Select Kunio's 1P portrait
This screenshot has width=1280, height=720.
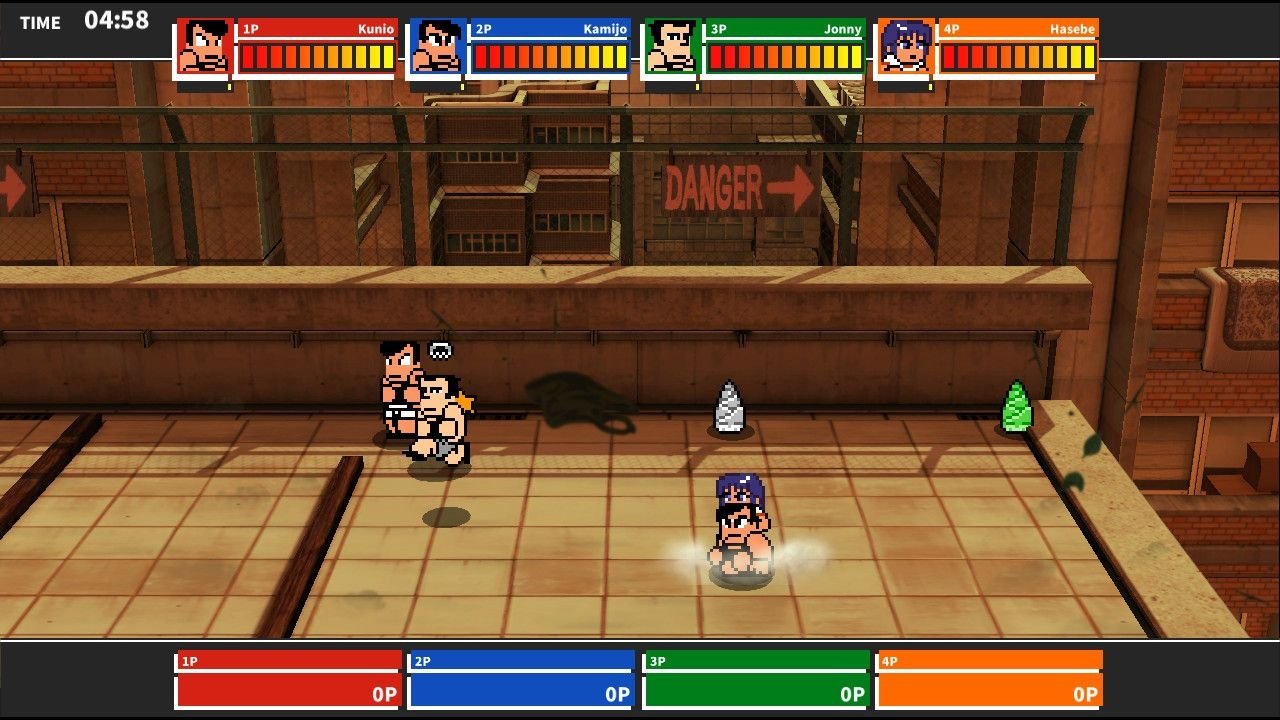point(204,47)
